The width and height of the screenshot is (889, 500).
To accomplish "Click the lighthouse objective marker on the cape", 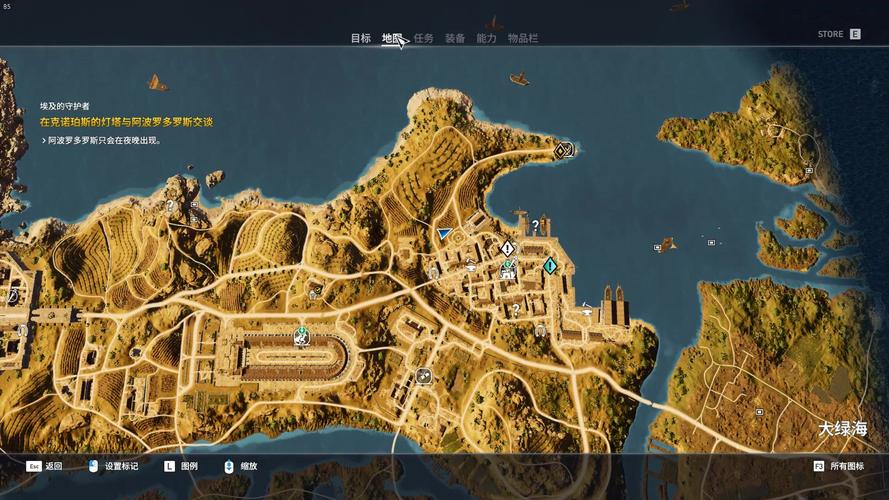I will tap(563, 151).
